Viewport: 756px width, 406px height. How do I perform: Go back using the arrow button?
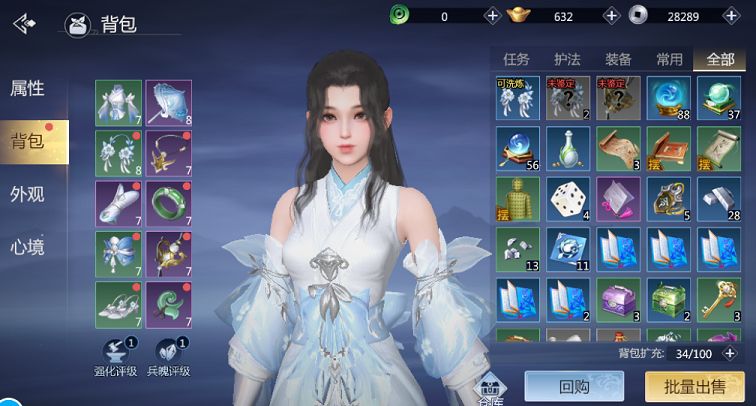(x=24, y=23)
